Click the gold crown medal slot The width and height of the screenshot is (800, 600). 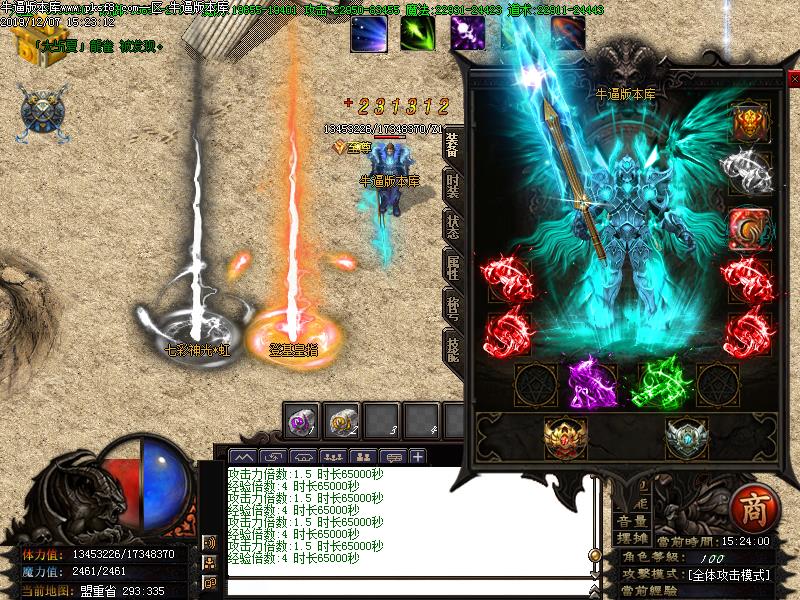click(x=563, y=438)
